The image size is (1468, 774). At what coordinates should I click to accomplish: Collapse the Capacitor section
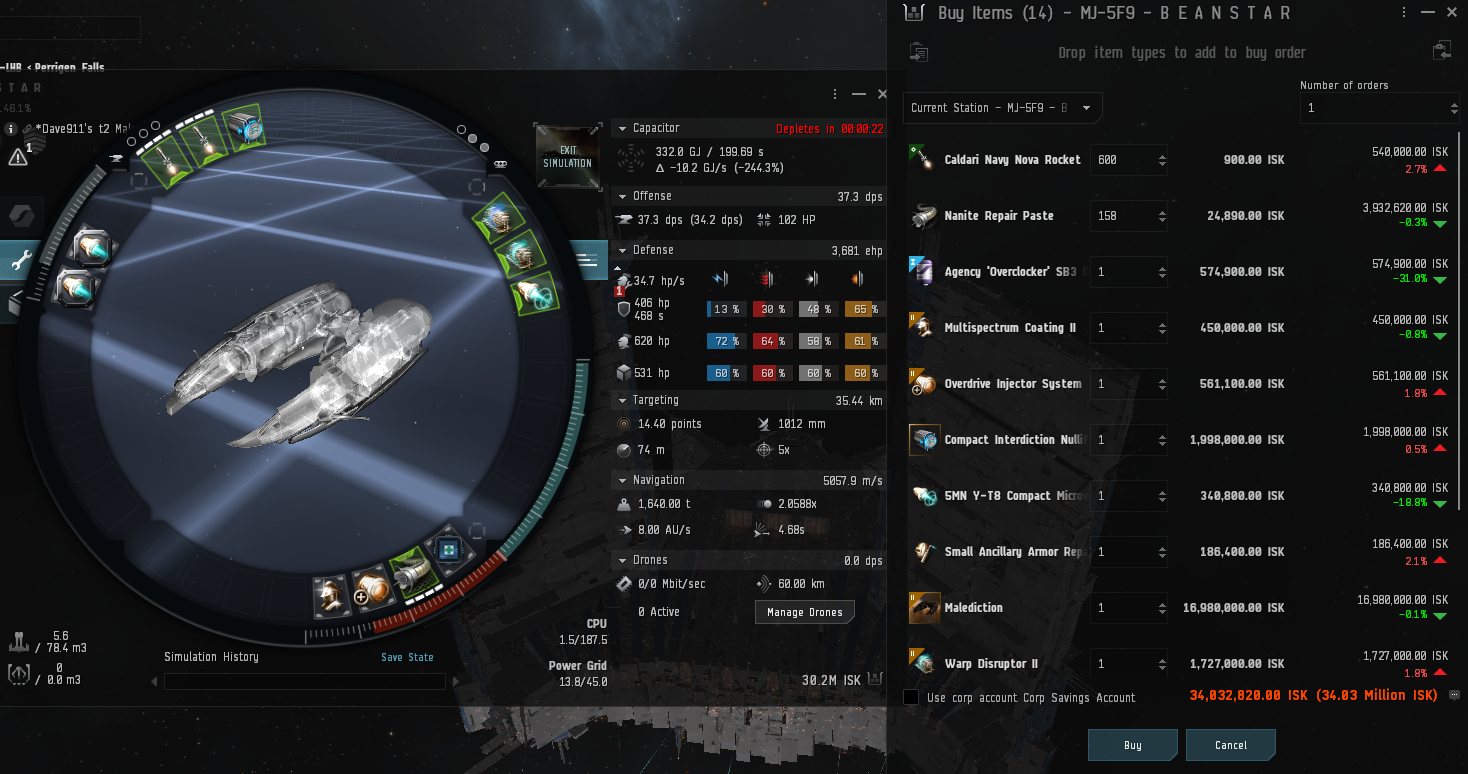pyautogui.click(x=621, y=128)
